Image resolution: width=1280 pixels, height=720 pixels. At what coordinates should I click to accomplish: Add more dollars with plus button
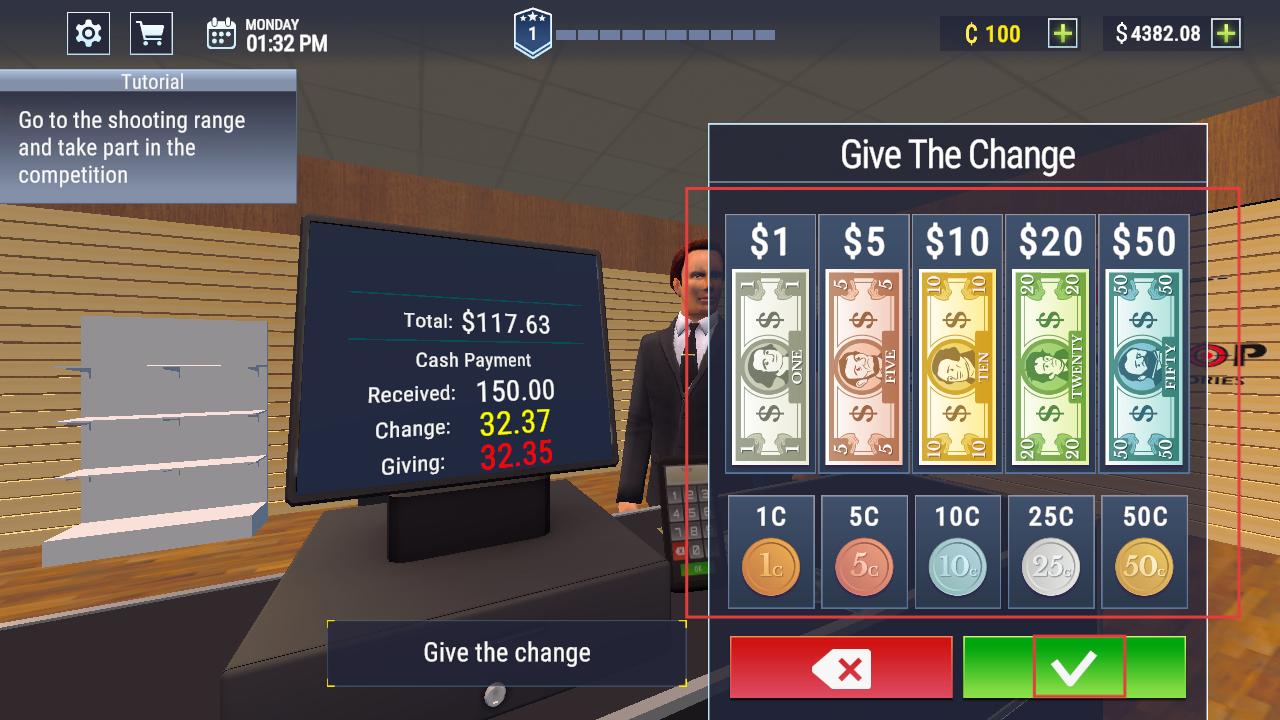pyautogui.click(x=1225, y=34)
